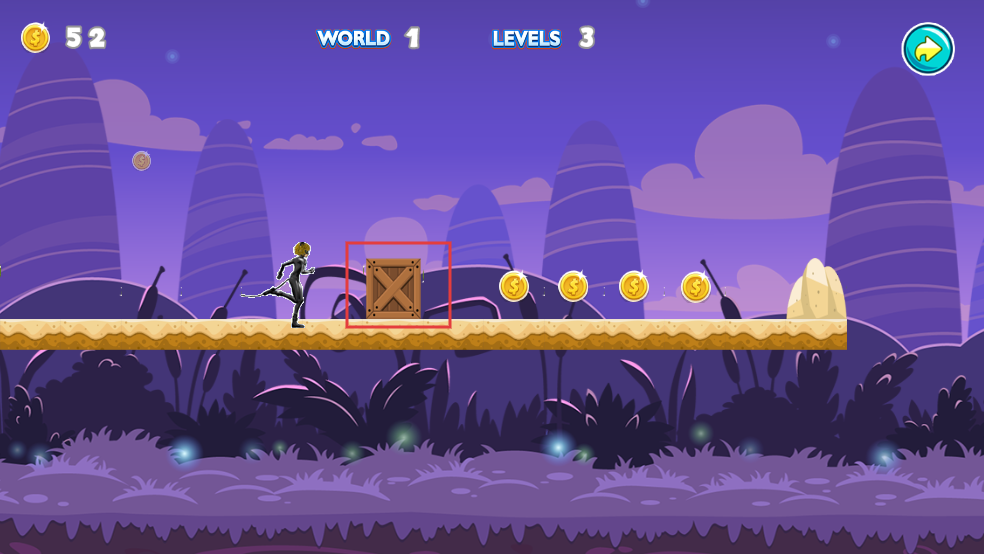984x554 pixels.
Task: Click the yellow arrow button in the teal circle
Action: pos(928,49)
